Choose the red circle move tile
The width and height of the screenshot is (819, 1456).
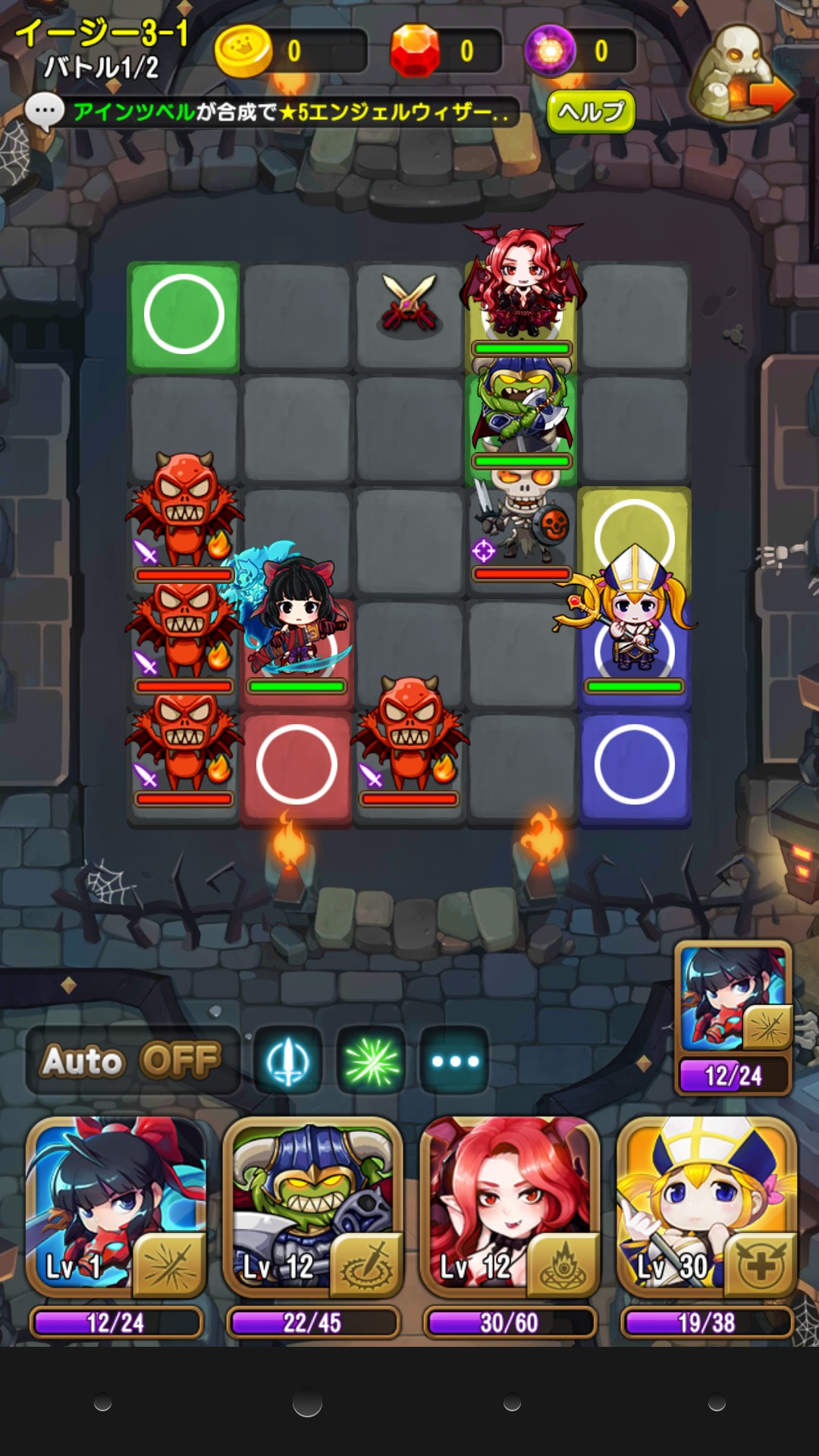click(297, 764)
